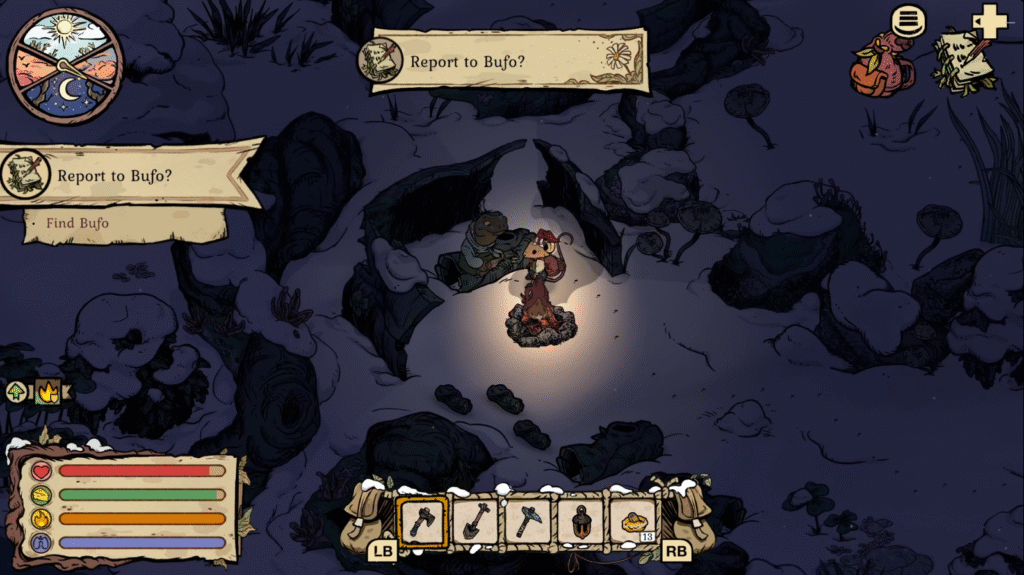Select the yellow food item stack of 13

(633, 521)
